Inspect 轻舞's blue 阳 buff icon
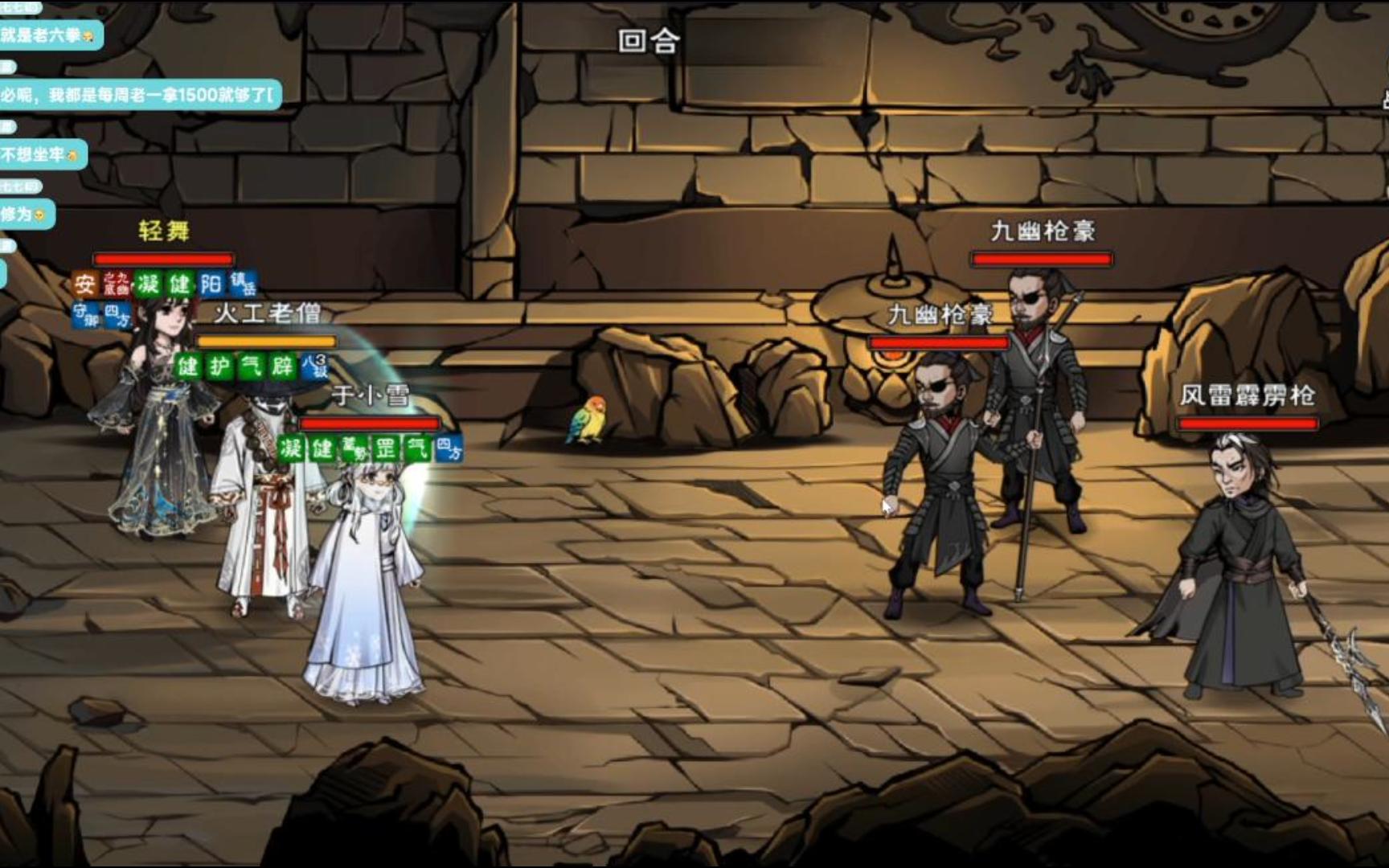Screen dimensions: 1389x868 tap(211, 284)
